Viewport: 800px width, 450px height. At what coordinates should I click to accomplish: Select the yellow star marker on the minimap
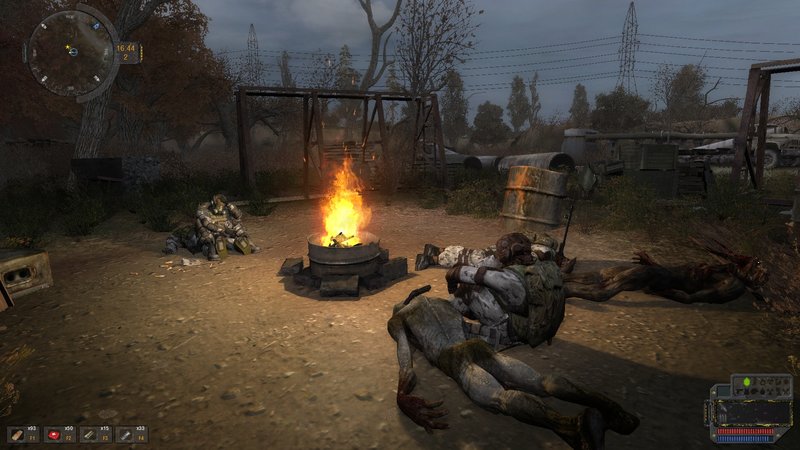[x=68, y=46]
